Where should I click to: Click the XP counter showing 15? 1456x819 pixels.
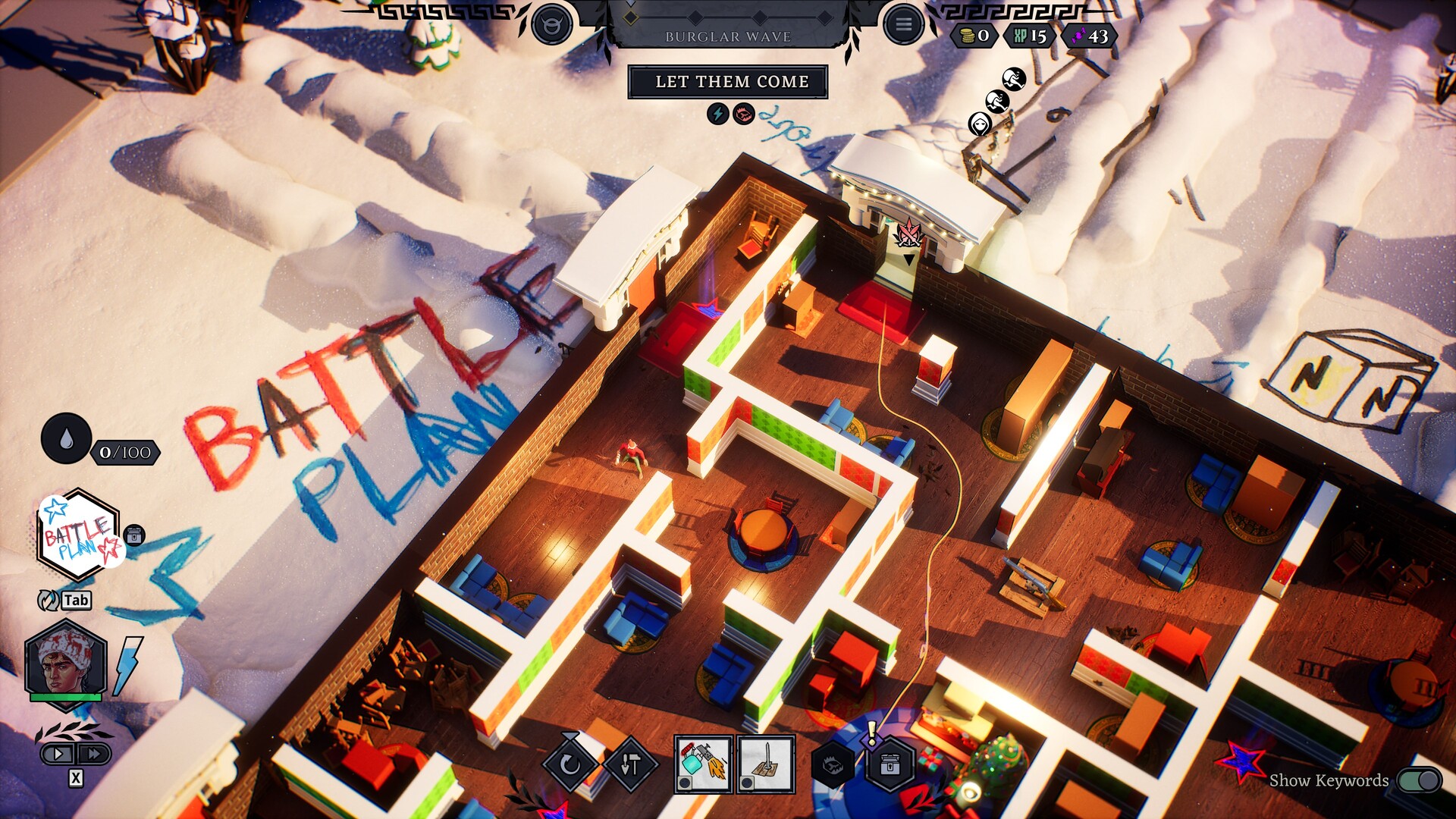1028,34
